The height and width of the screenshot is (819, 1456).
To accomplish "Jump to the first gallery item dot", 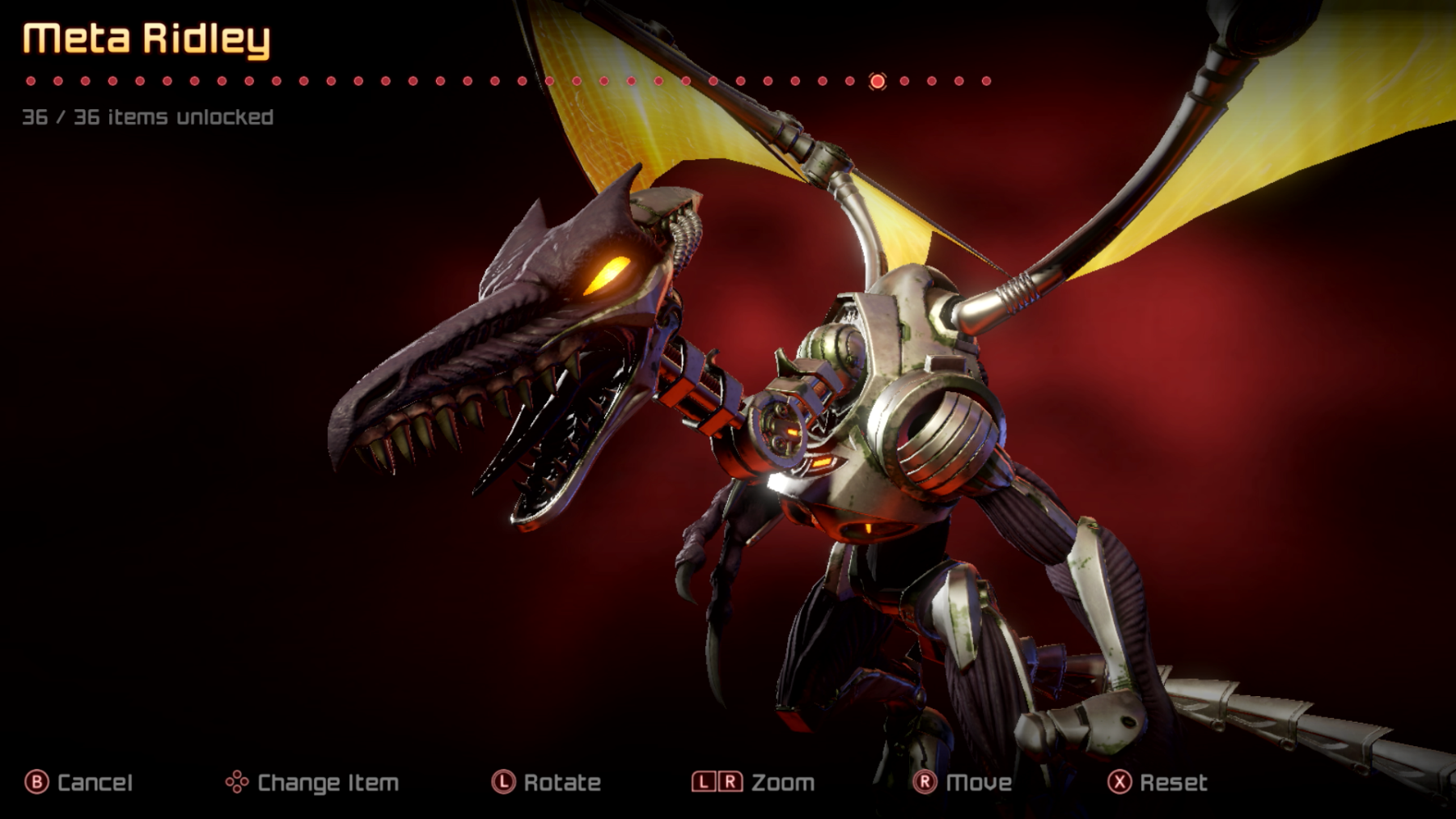I will [31, 81].
